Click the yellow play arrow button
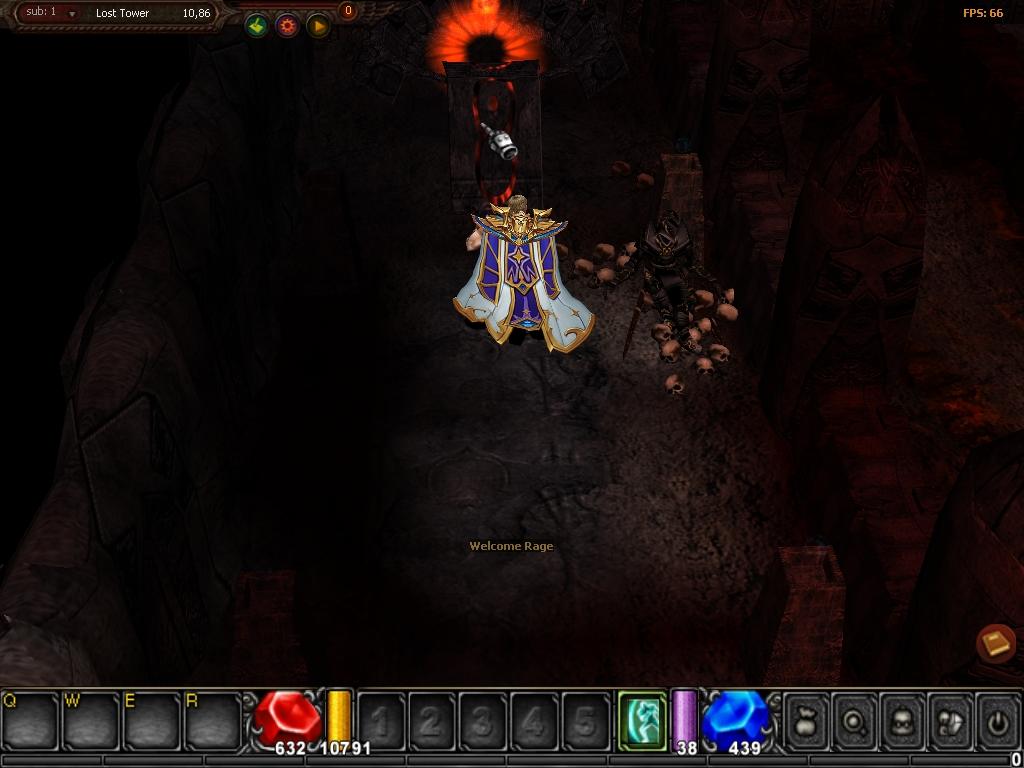The image size is (1024, 768). (x=318, y=26)
